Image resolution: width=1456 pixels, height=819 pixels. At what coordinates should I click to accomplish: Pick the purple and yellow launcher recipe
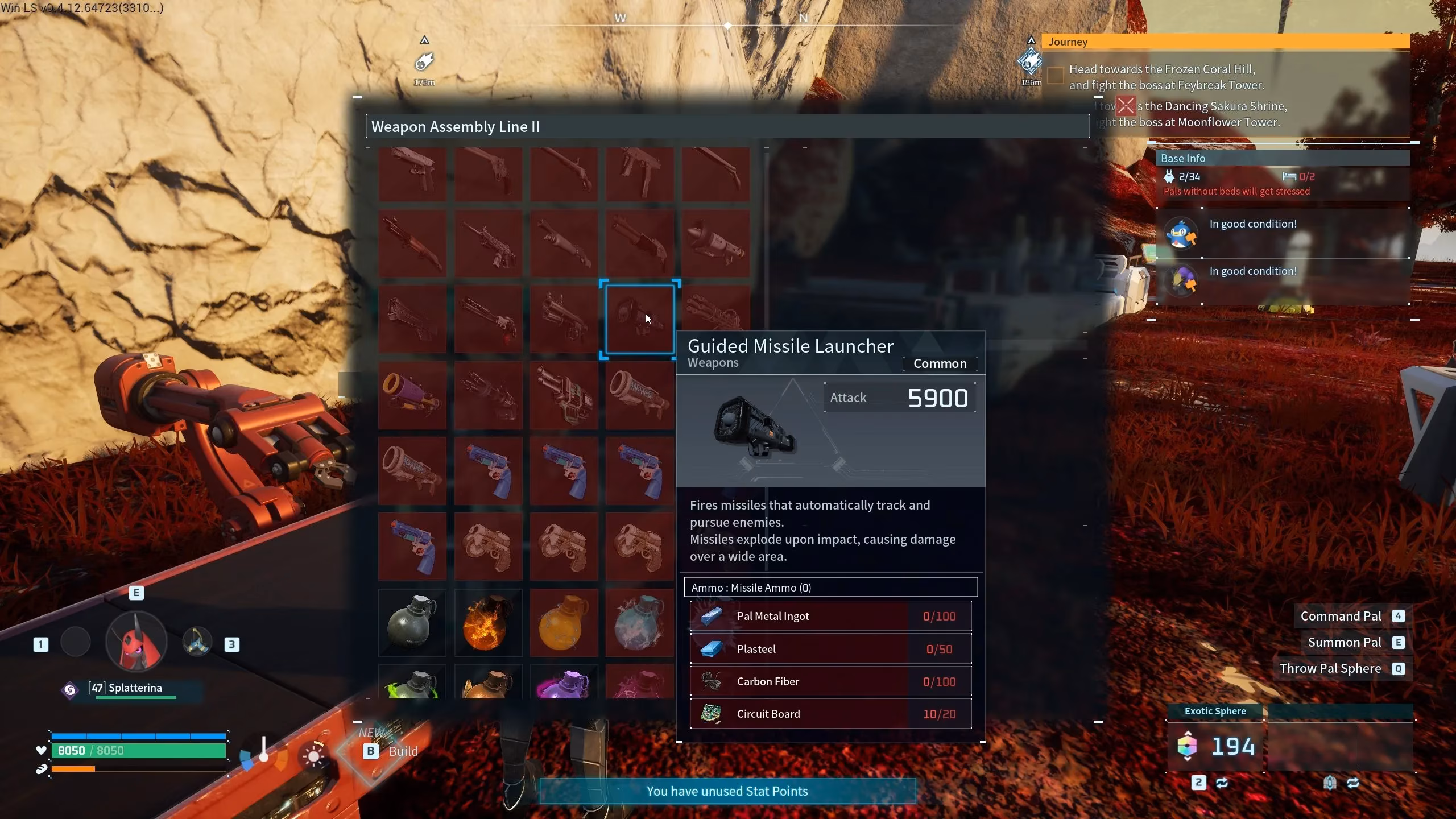[412, 395]
